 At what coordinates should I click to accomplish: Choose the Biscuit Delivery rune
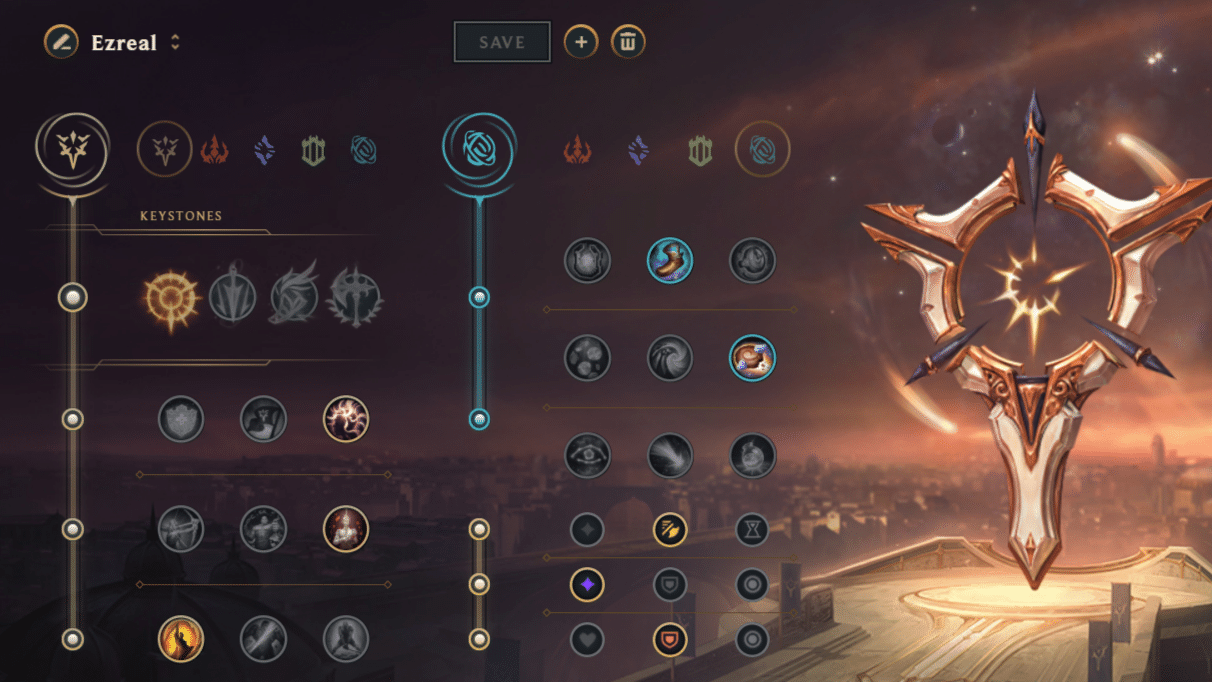(752, 358)
